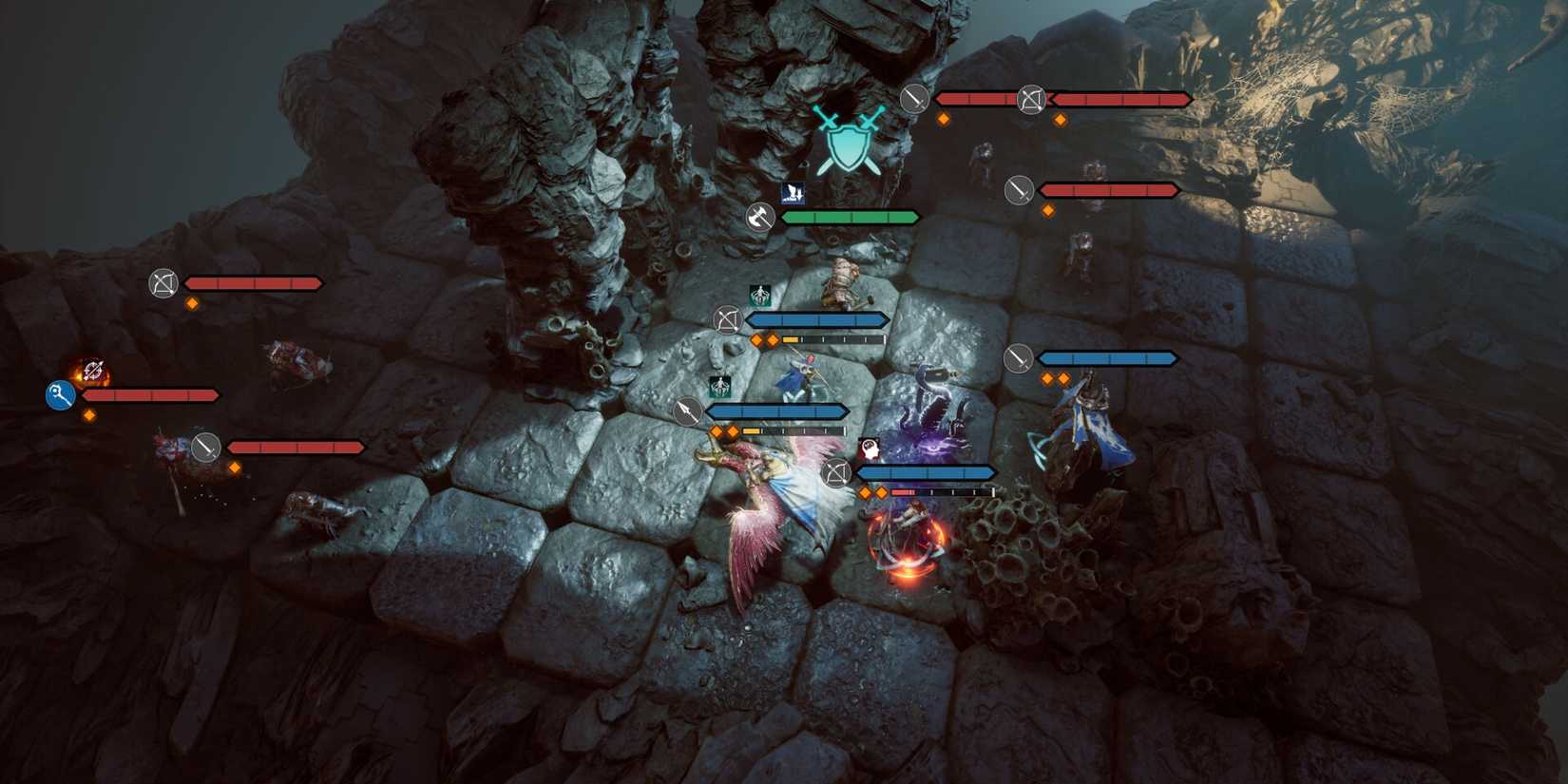Select the sword icon beside the top-right enemy health bar
1568x784 pixels.
coord(914,99)
